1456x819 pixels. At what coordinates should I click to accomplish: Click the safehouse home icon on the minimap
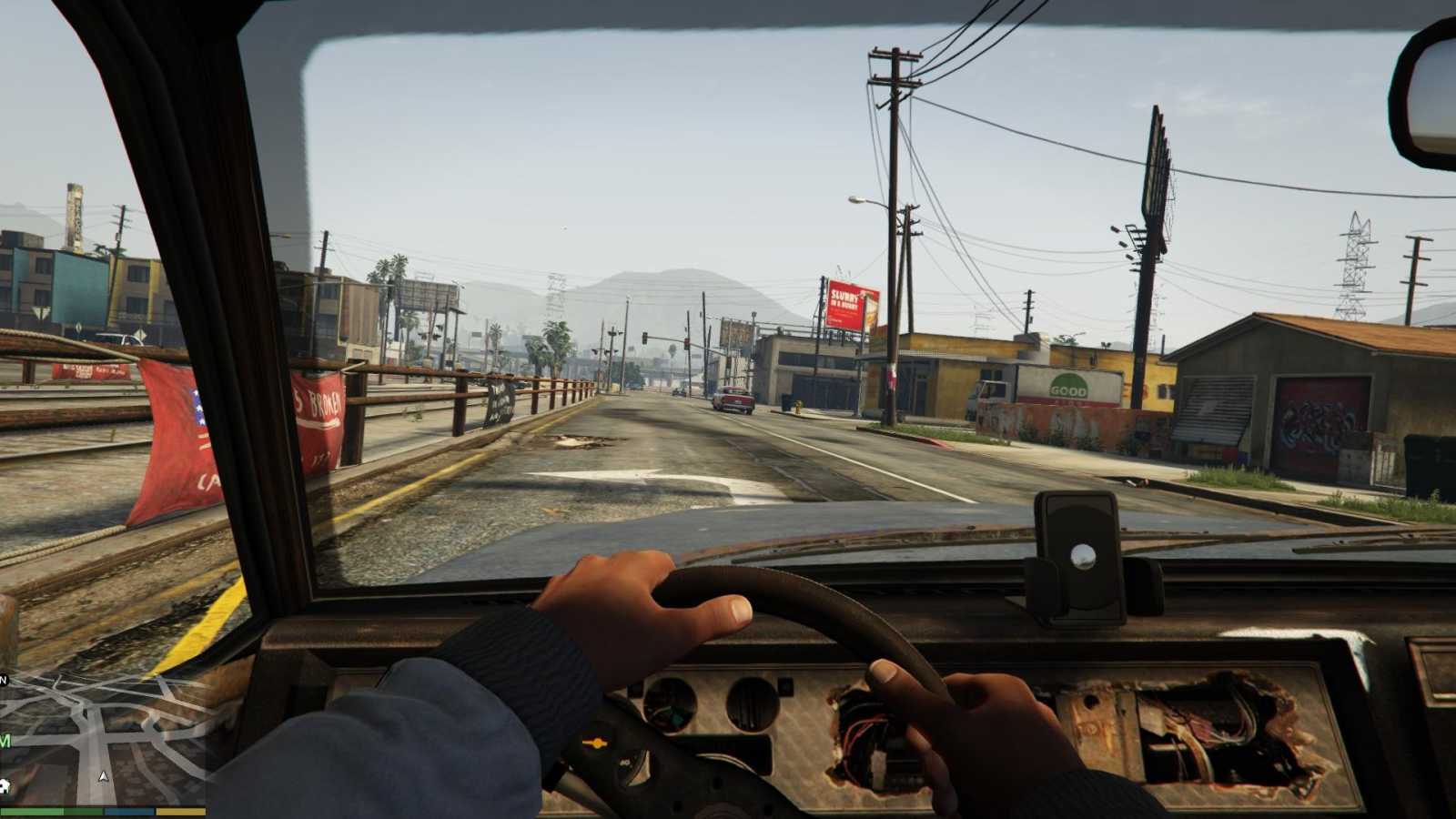(5, 785)
